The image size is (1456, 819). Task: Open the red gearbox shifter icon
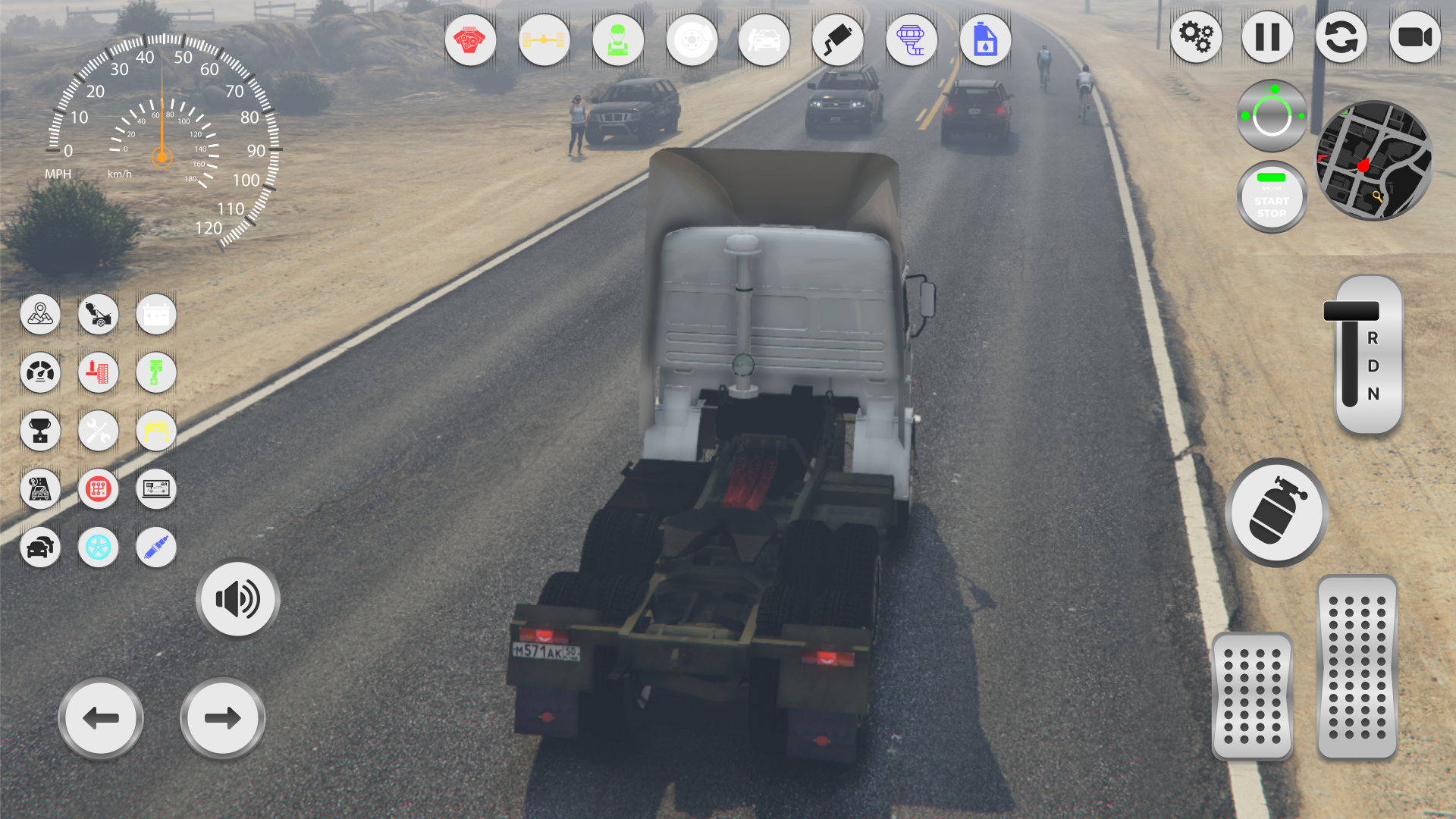point(98,489)
